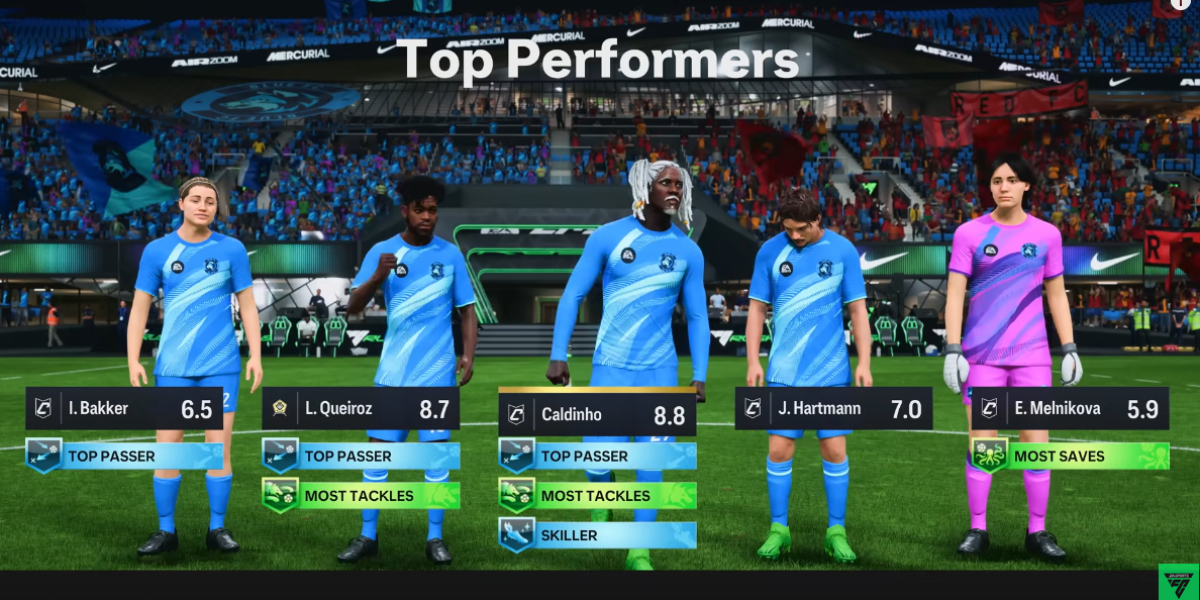Select the J. Hartmann player card
Screen dimensions: 1200x600
(x=833, y=409)
